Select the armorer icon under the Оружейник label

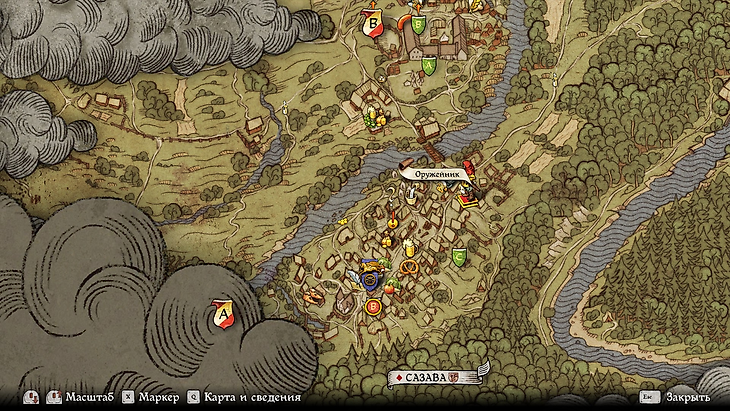(466, 196)
